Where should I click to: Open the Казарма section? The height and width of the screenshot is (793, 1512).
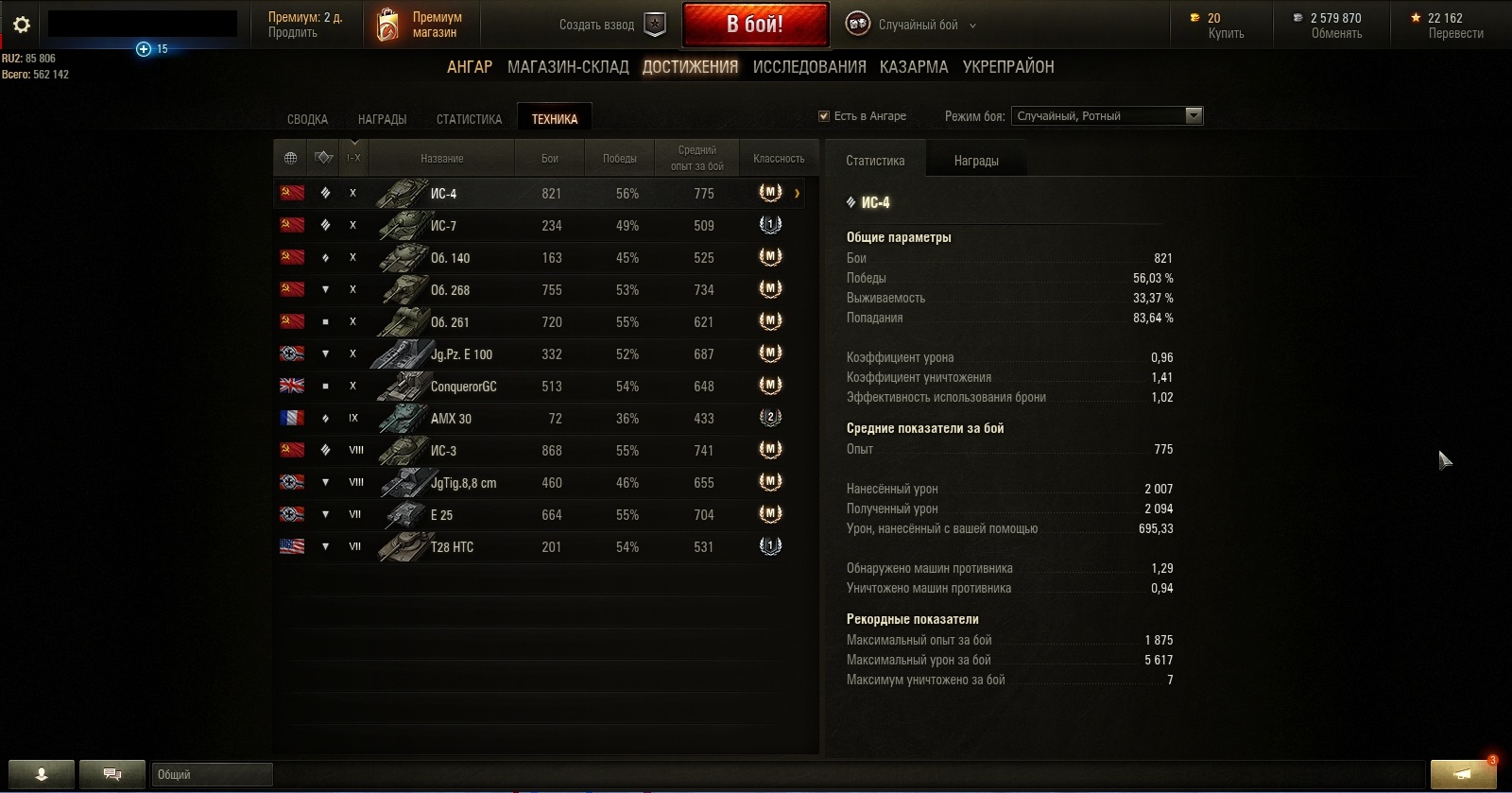tap(914, 67)
